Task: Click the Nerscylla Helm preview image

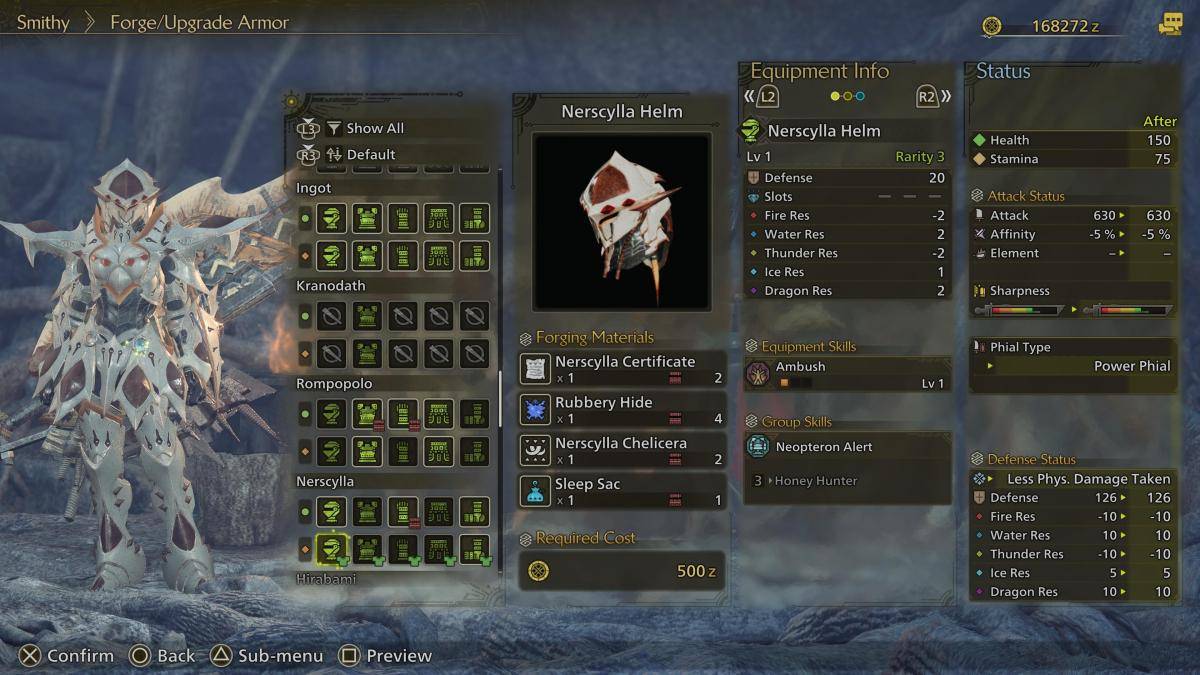Action: coord(621,221)
